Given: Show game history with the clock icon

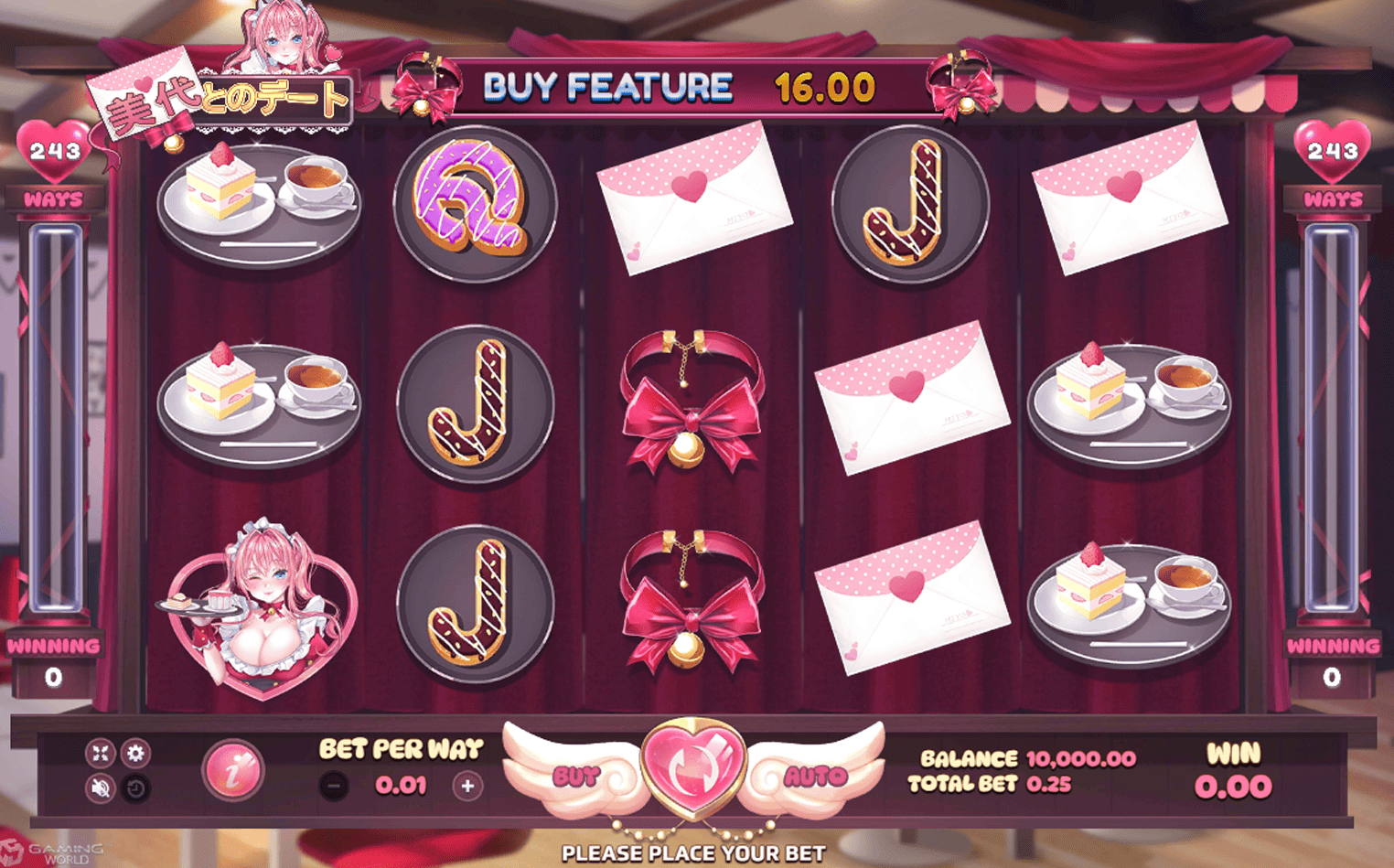Looking at the screenshot, I should (x=135, y=788).
